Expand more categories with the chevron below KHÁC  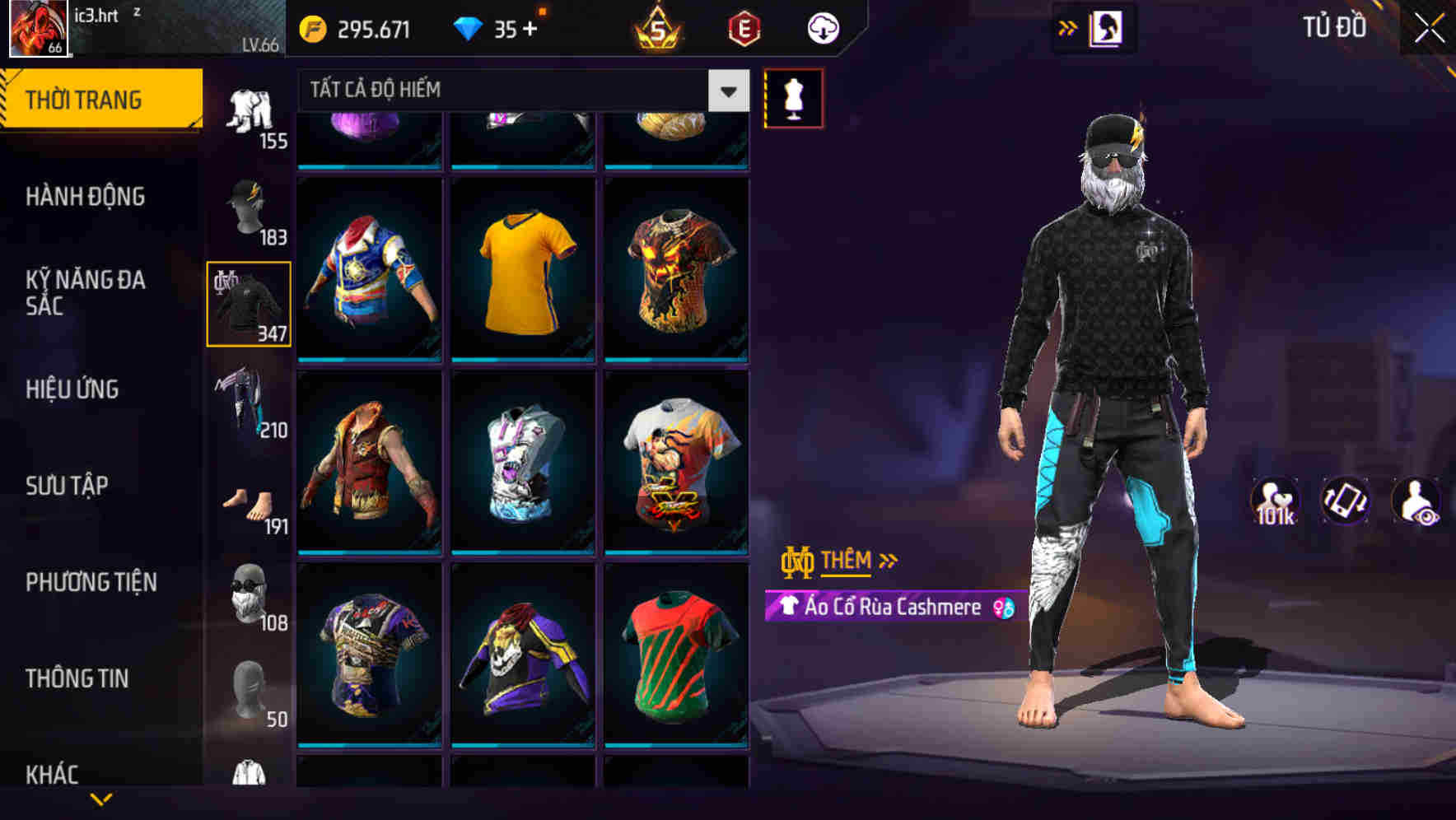click(100, 800)
